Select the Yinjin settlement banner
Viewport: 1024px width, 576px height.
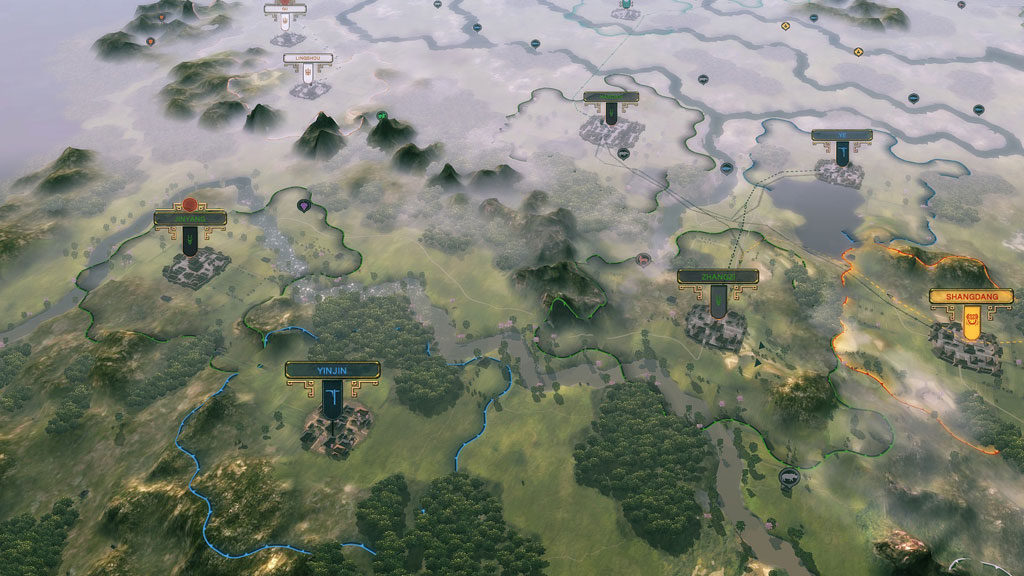coord(330,370)
